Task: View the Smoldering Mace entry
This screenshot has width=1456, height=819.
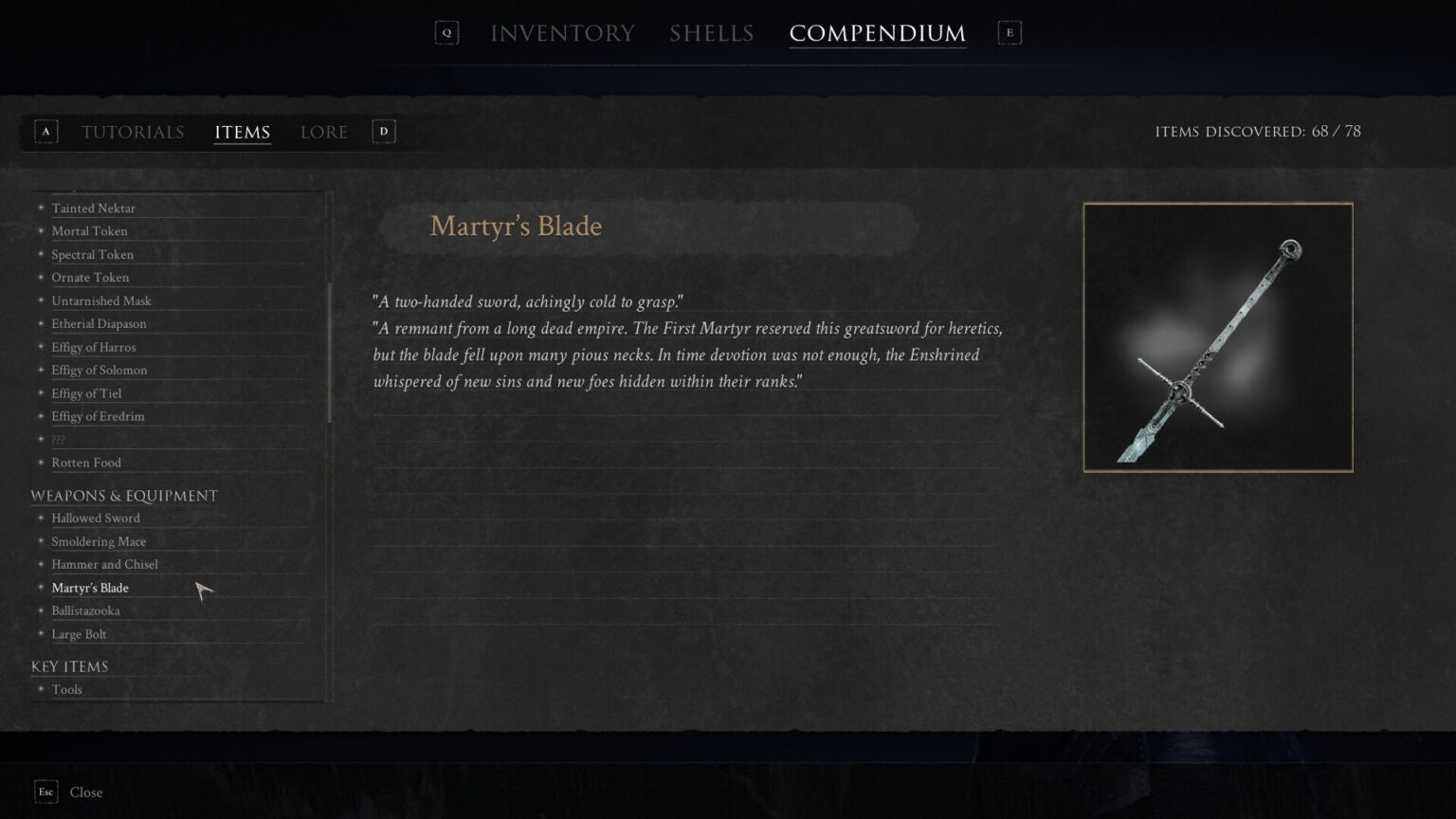Action: (x=99, y=541)
